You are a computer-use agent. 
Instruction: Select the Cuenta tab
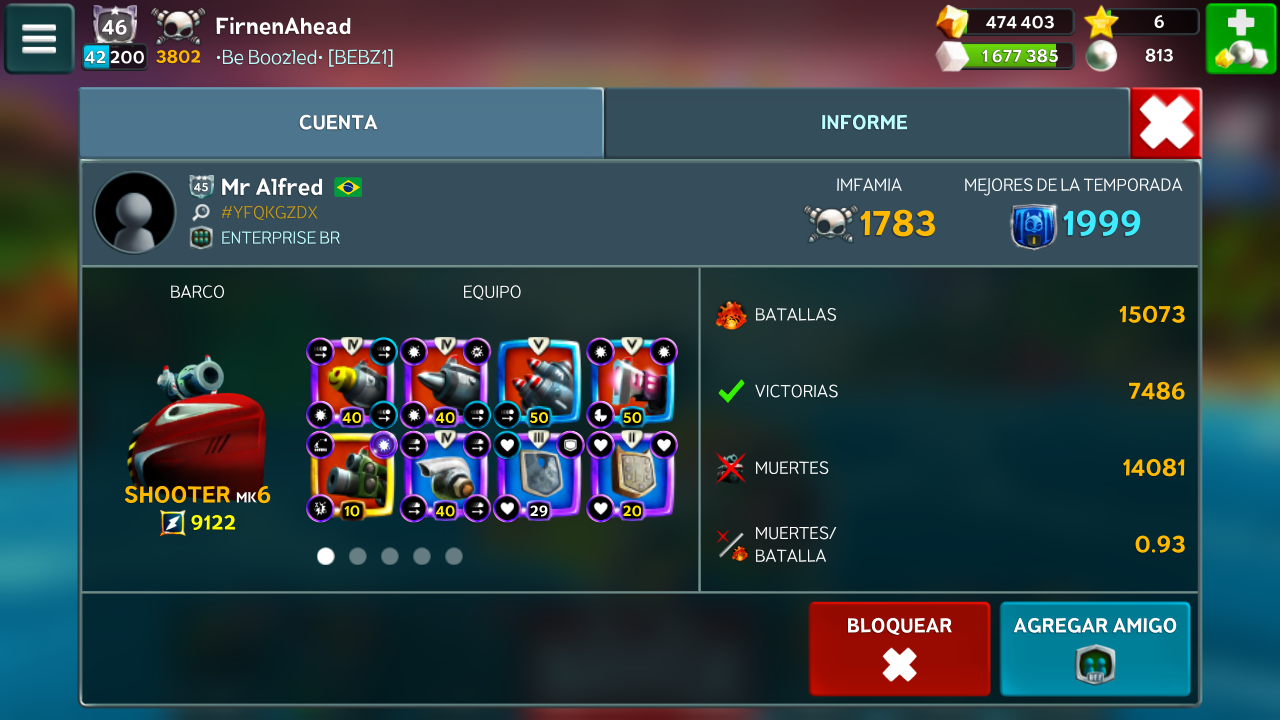[x=339, y=123]
